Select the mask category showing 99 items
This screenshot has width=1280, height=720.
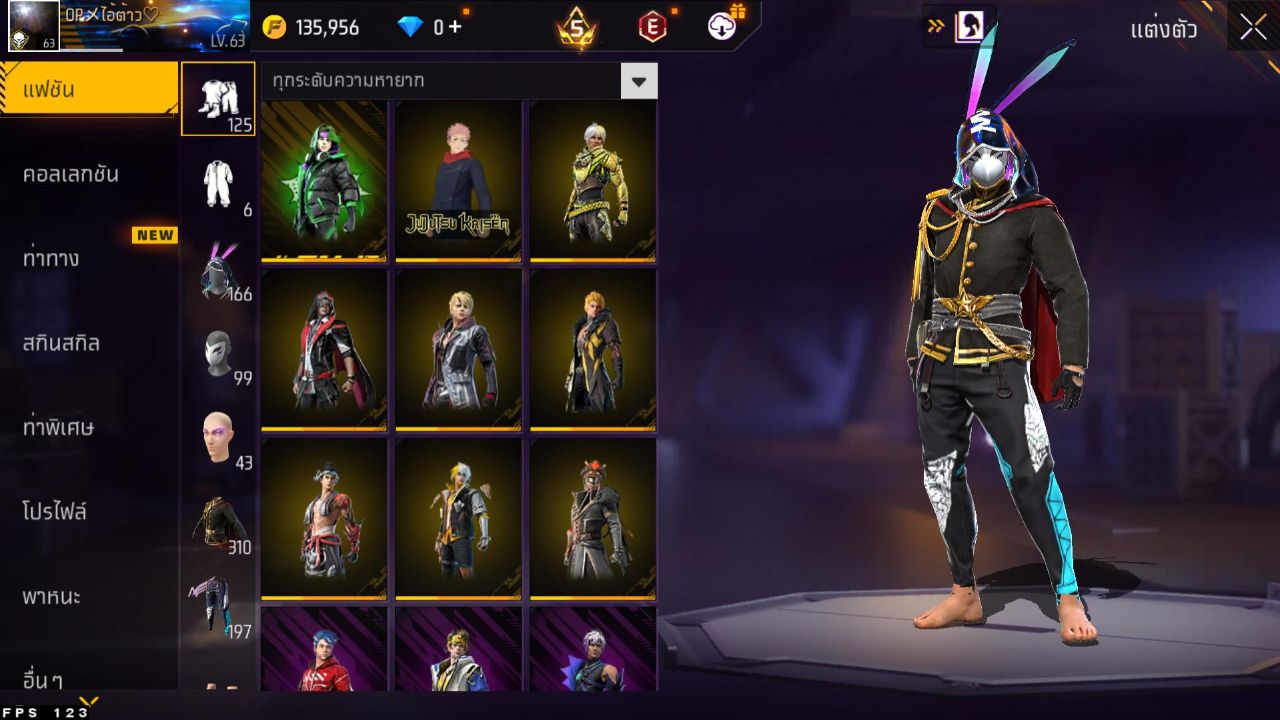[219, 351]
